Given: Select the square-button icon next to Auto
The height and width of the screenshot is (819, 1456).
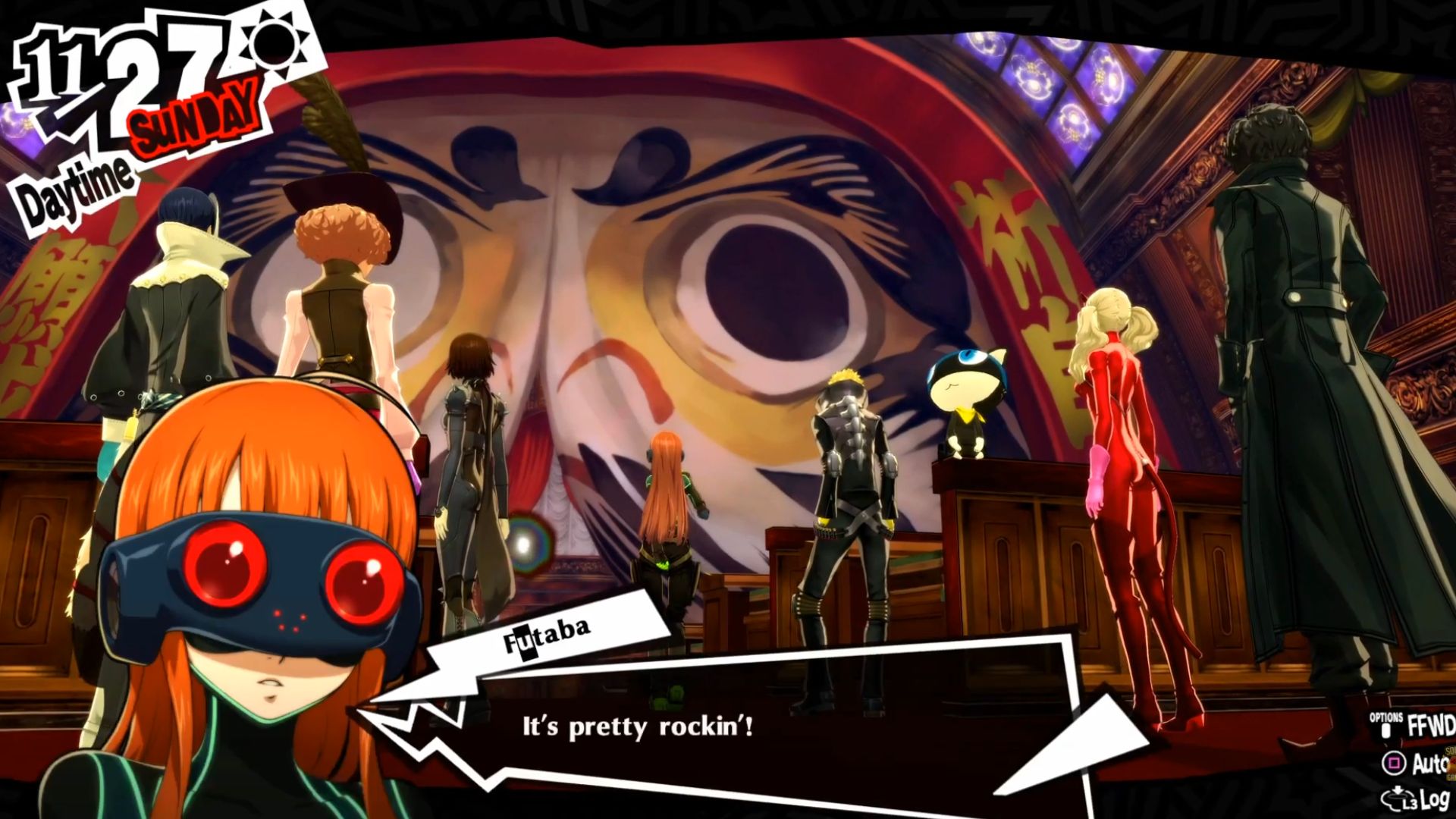Looking at the screenshot, I should click(x=1394, y=762).
